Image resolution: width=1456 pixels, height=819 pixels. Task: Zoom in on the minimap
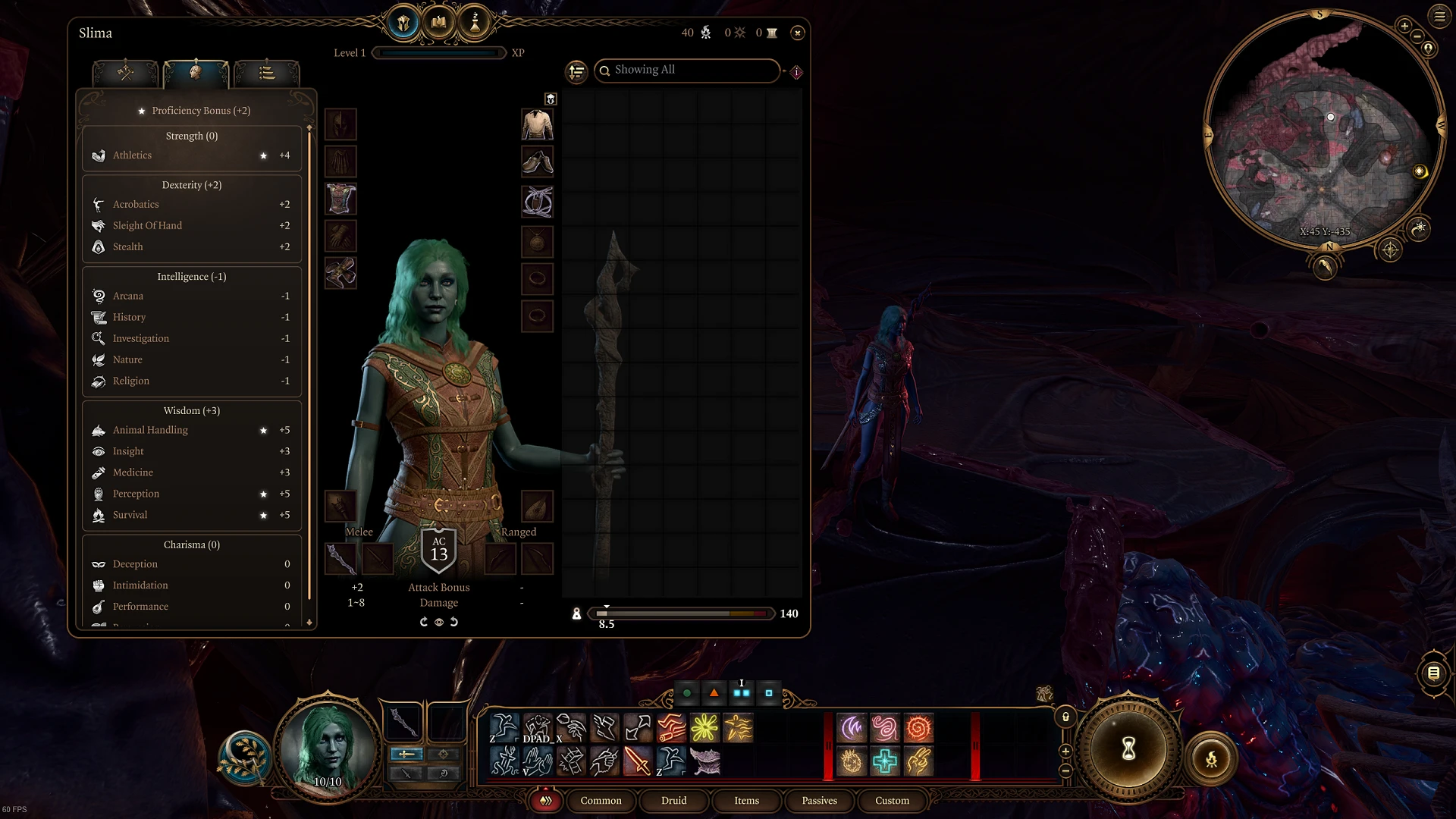coord(1404,26)
